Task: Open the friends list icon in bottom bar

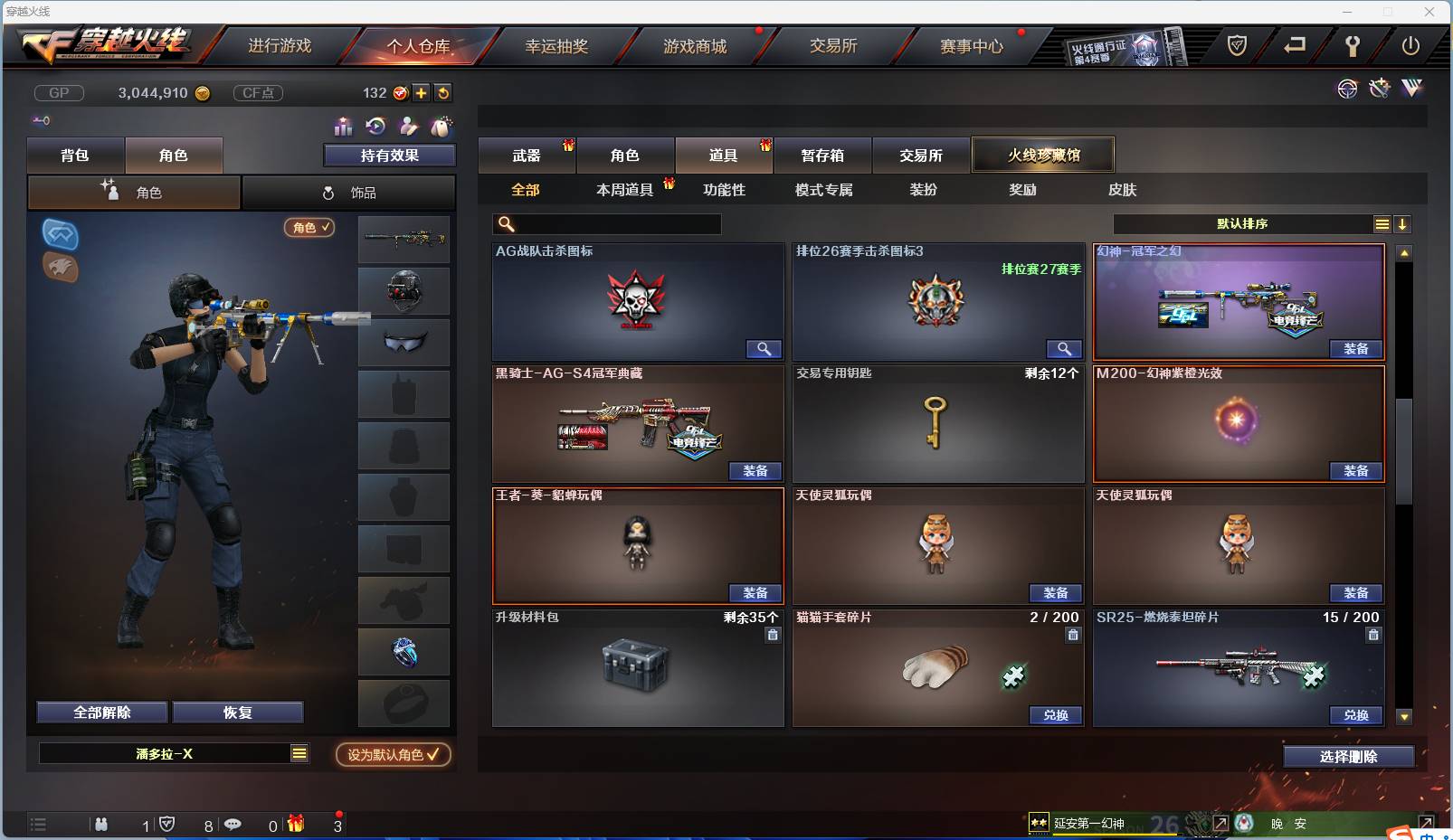Action: (102, 825)
